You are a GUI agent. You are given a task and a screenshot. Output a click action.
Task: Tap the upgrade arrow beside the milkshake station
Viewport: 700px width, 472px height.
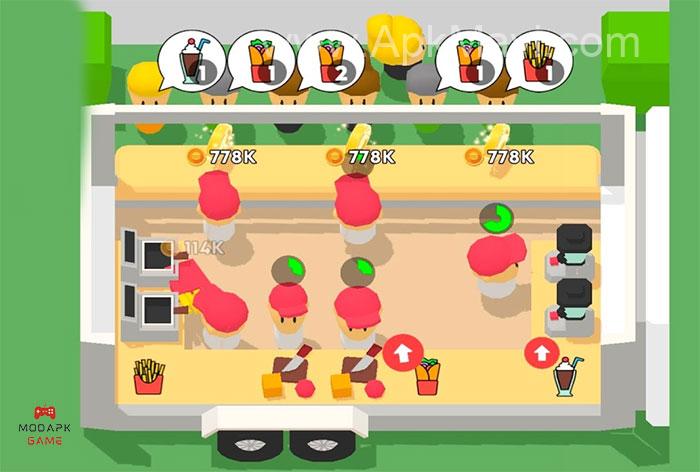pyautogui.click(x=541, y=353)
